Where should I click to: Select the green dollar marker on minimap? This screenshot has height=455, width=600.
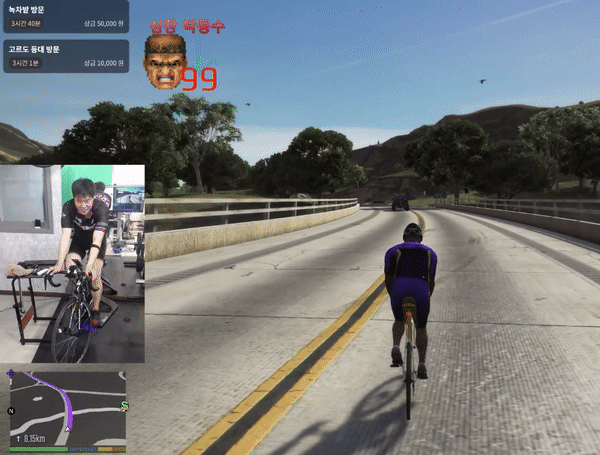123,406
